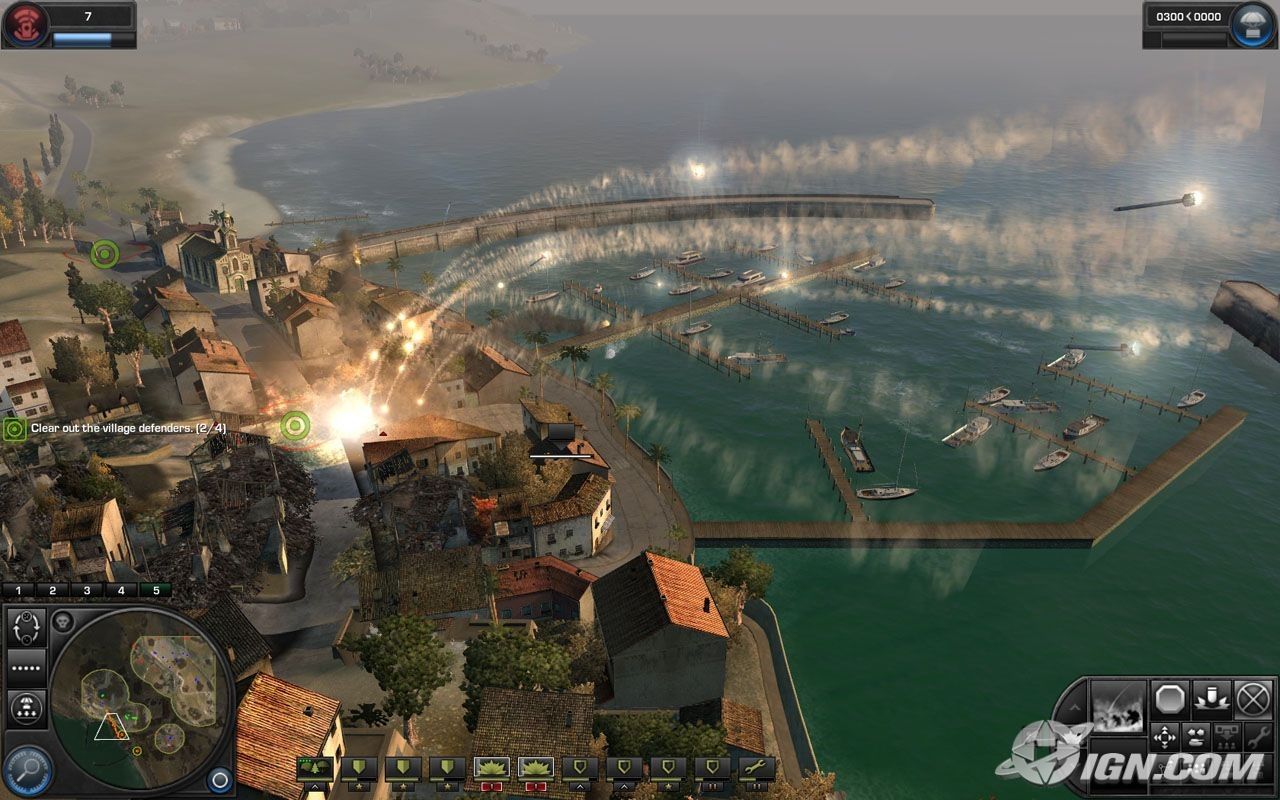
Task: Open the parachute drop icon near credits
Action: (x=1252, y=24)
